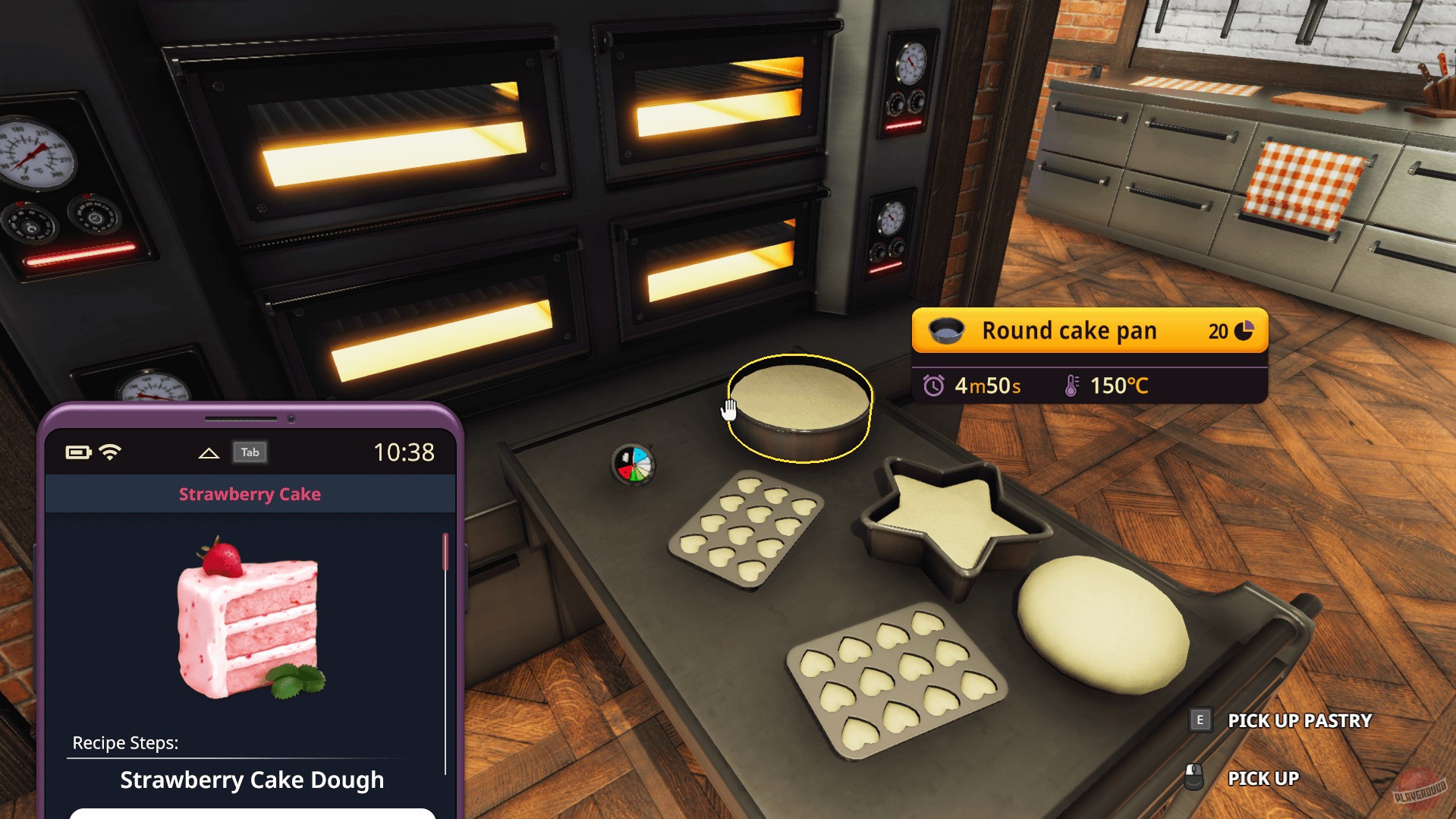The image size is (1456, 819).
Task: Click the PICK UP prompt text
Action: pos(1263,778)
